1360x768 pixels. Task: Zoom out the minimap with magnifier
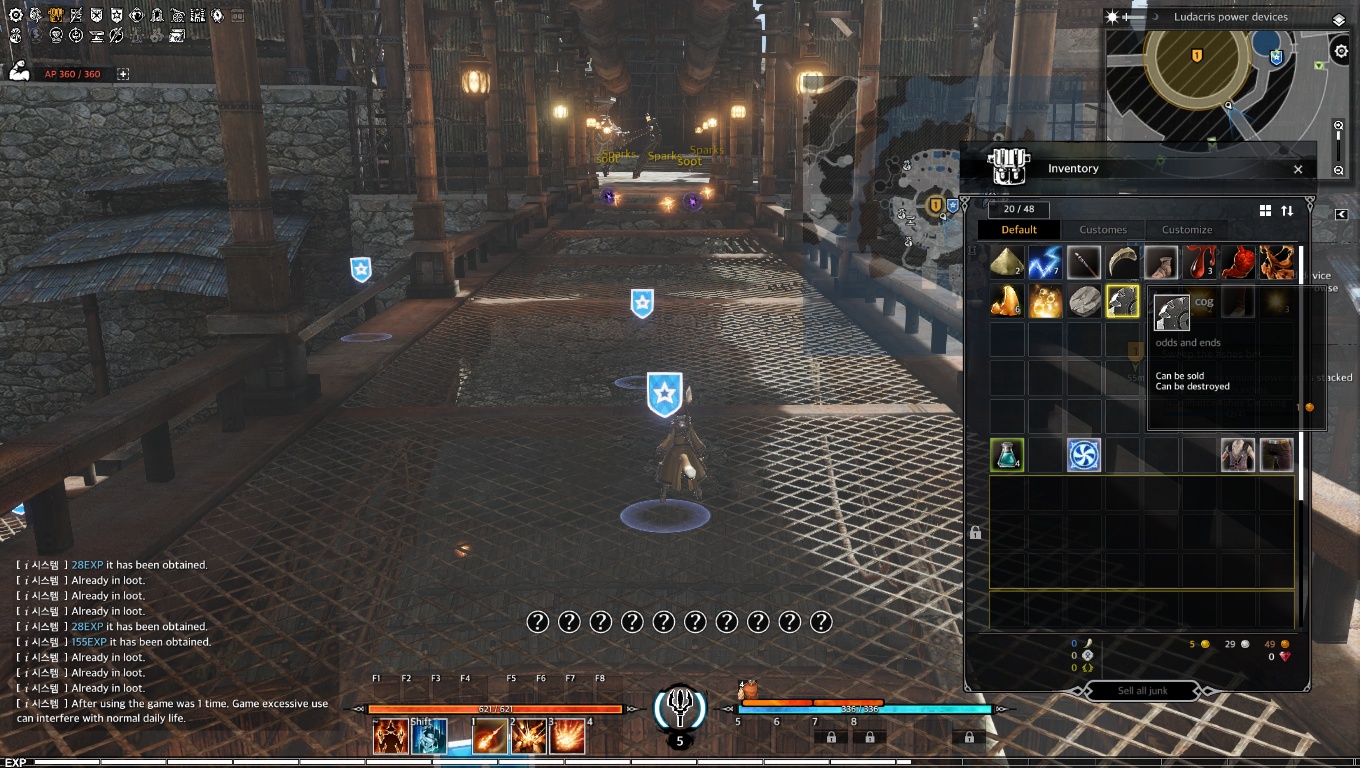1339,171
